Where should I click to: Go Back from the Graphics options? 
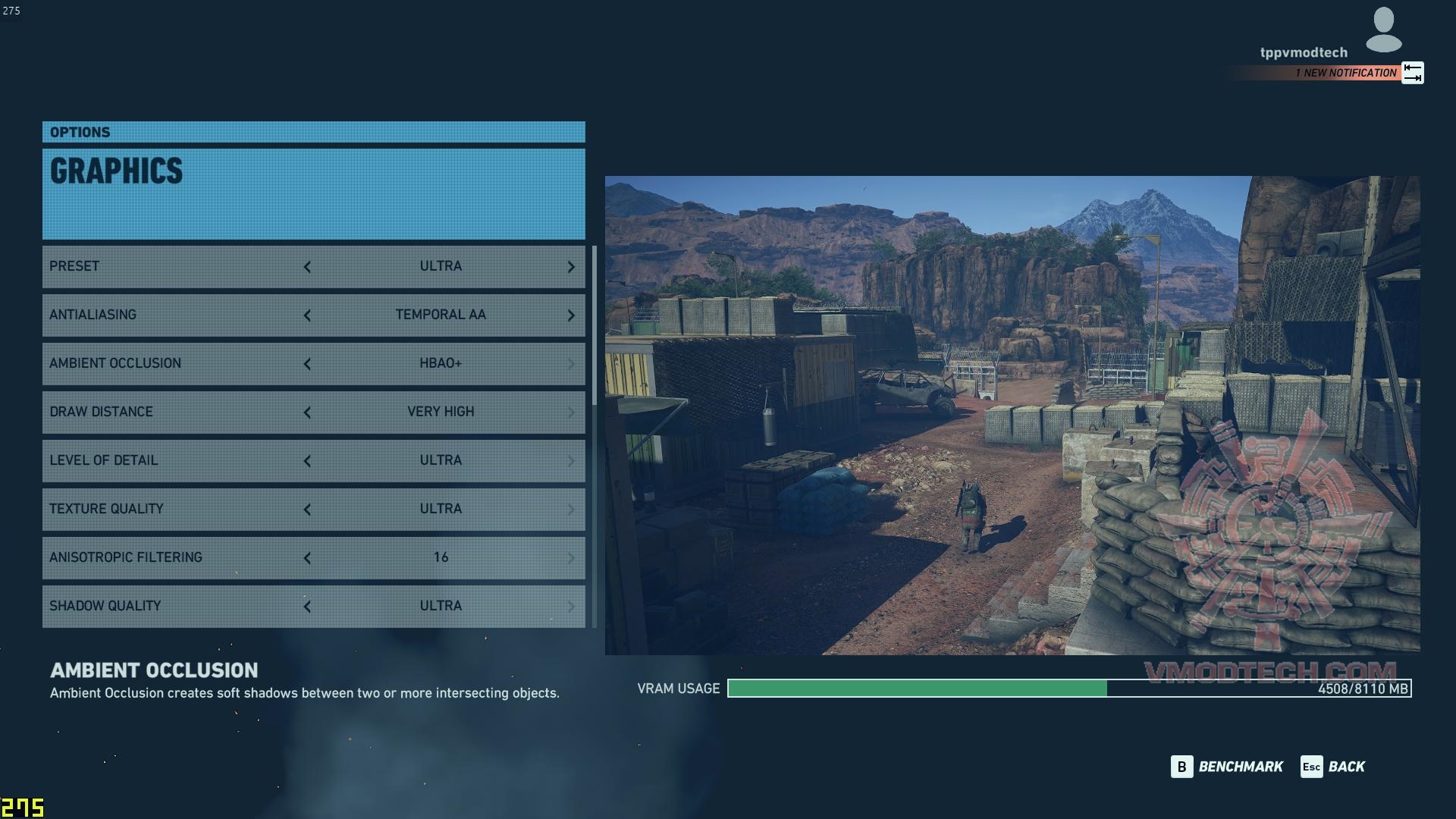tap(1333, 767)
